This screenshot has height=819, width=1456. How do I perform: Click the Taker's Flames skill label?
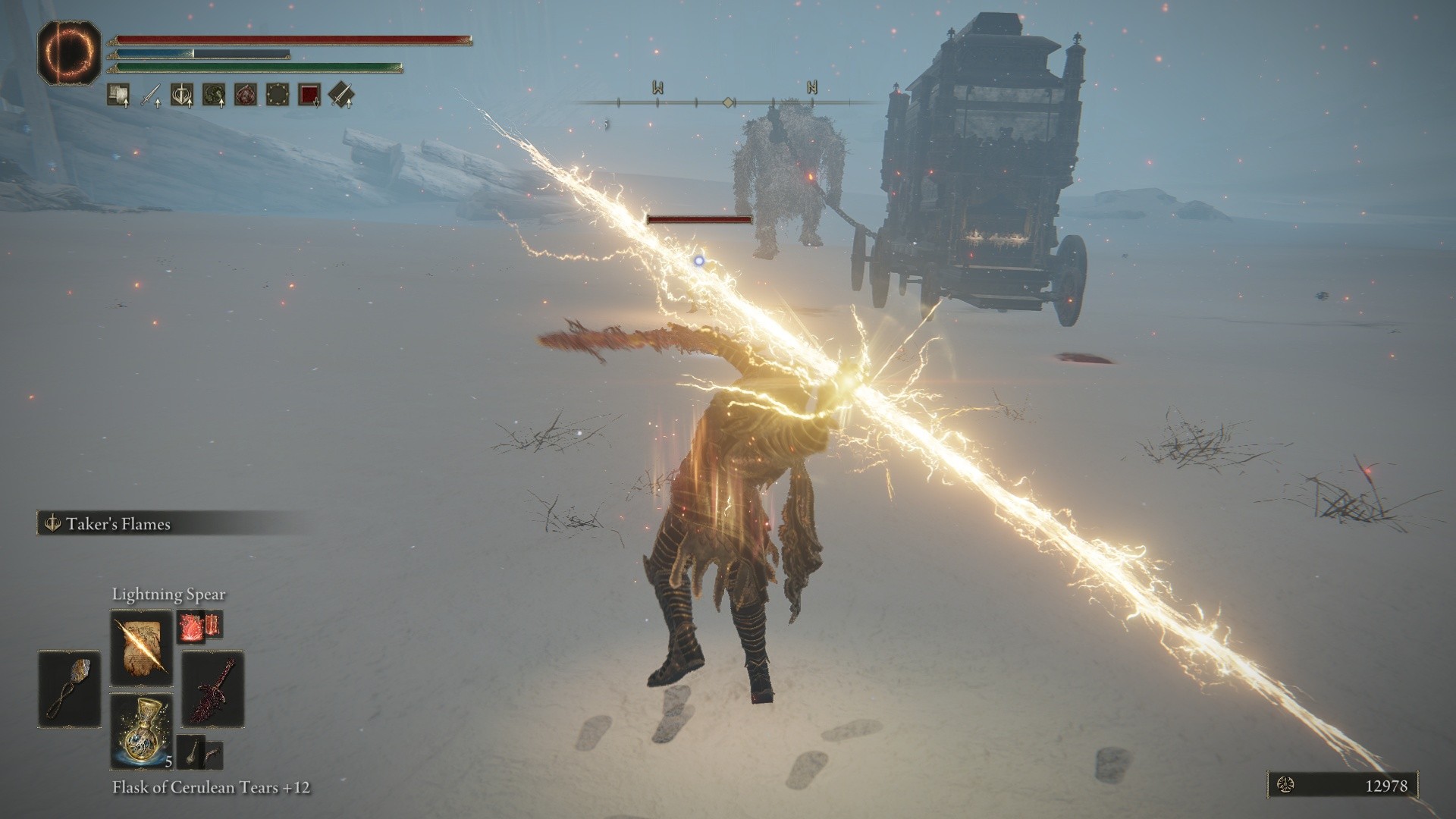pos(118,524)
